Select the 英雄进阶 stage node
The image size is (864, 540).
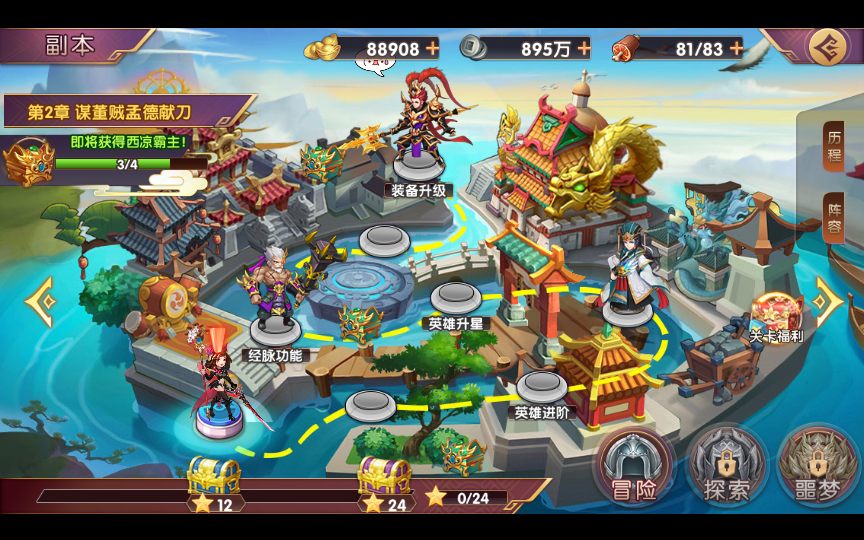point(542,387)
